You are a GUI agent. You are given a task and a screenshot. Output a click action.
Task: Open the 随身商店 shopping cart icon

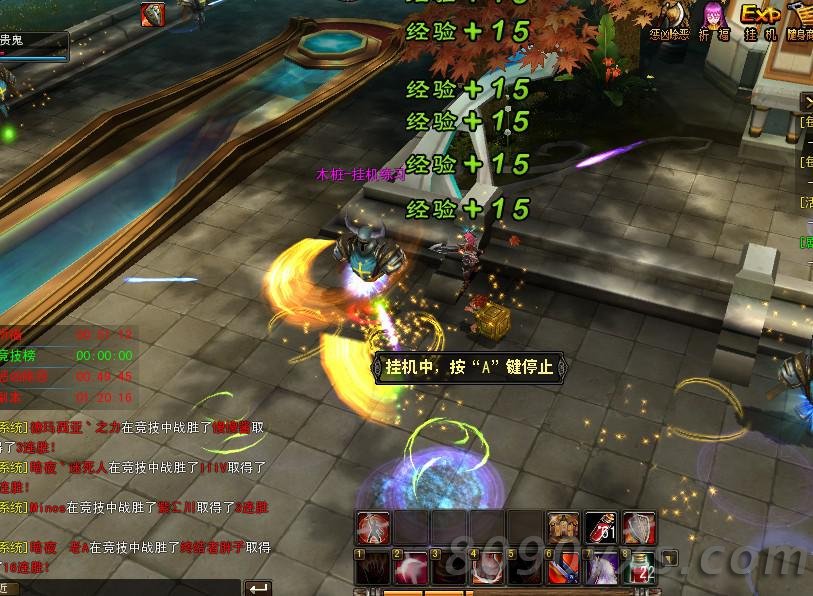point(800,18)
